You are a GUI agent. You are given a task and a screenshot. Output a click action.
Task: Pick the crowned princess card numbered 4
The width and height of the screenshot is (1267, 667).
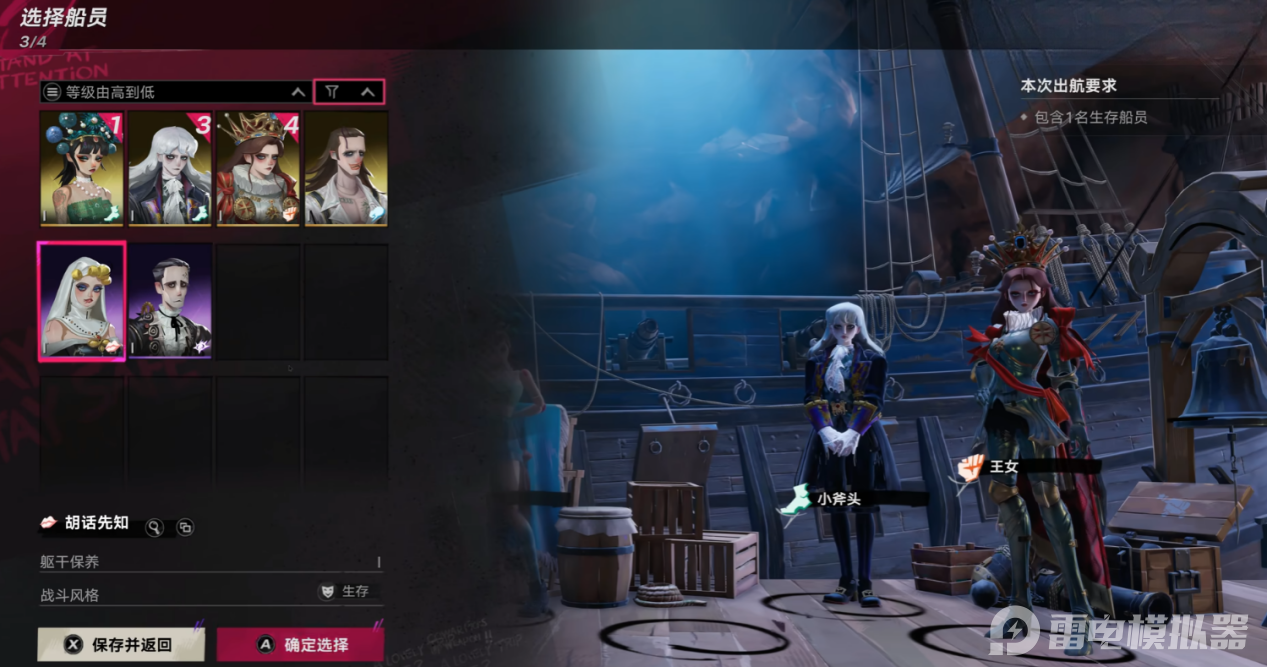pos(258,168)
